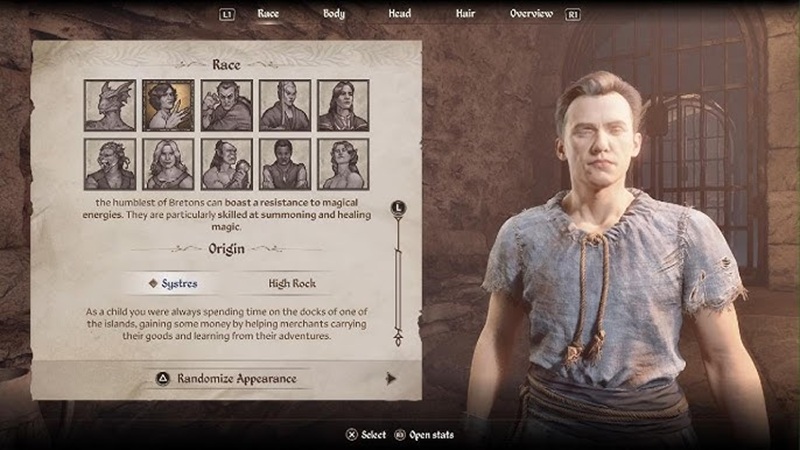800x450 pixels.
Task: Choose the High Rock origin
Action: pos(292,284)
